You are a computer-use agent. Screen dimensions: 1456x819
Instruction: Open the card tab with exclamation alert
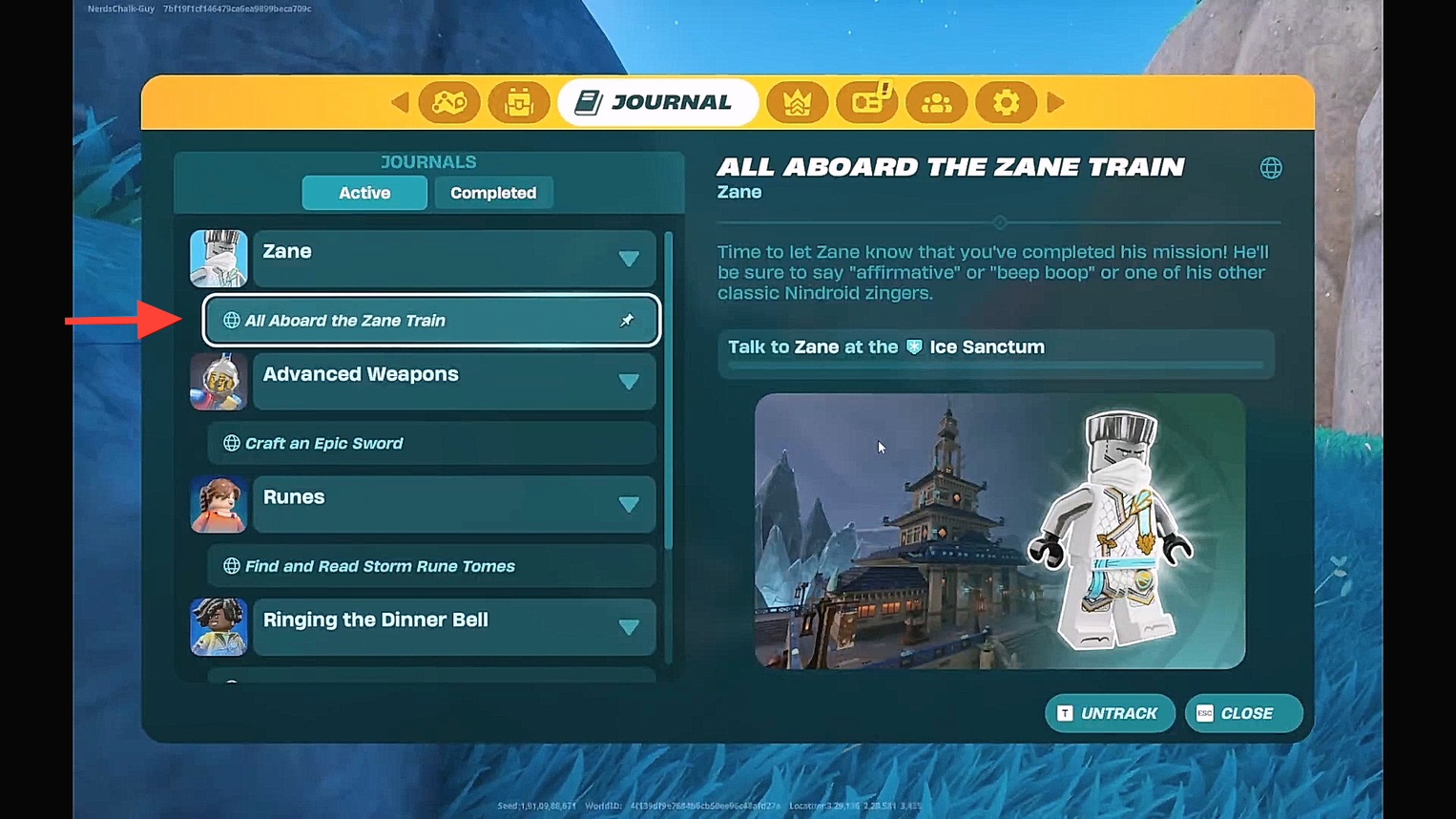867,102
